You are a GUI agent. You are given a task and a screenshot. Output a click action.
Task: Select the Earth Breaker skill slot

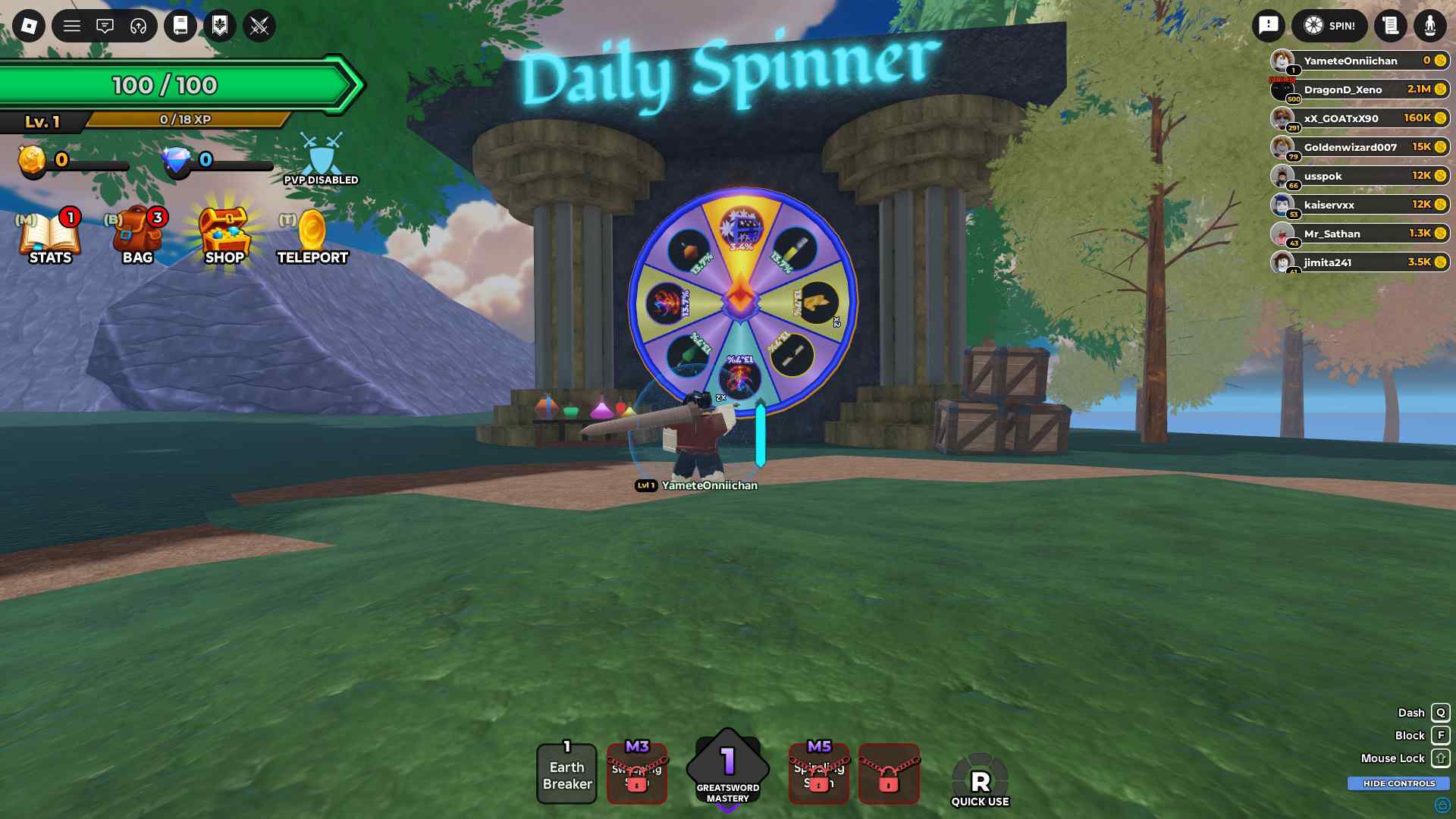(566, 774)
